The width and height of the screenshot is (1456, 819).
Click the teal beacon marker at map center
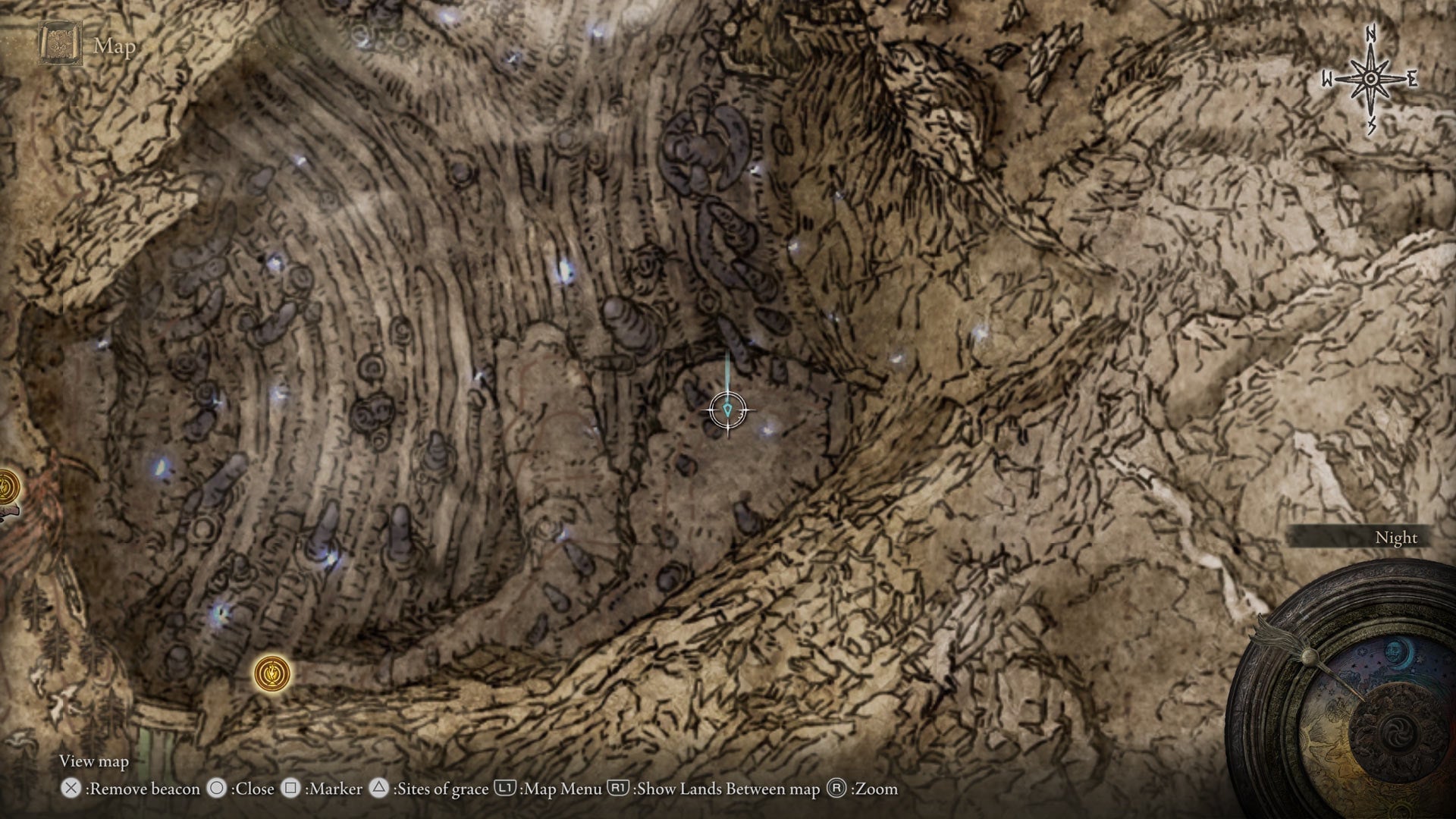(726, 409)
